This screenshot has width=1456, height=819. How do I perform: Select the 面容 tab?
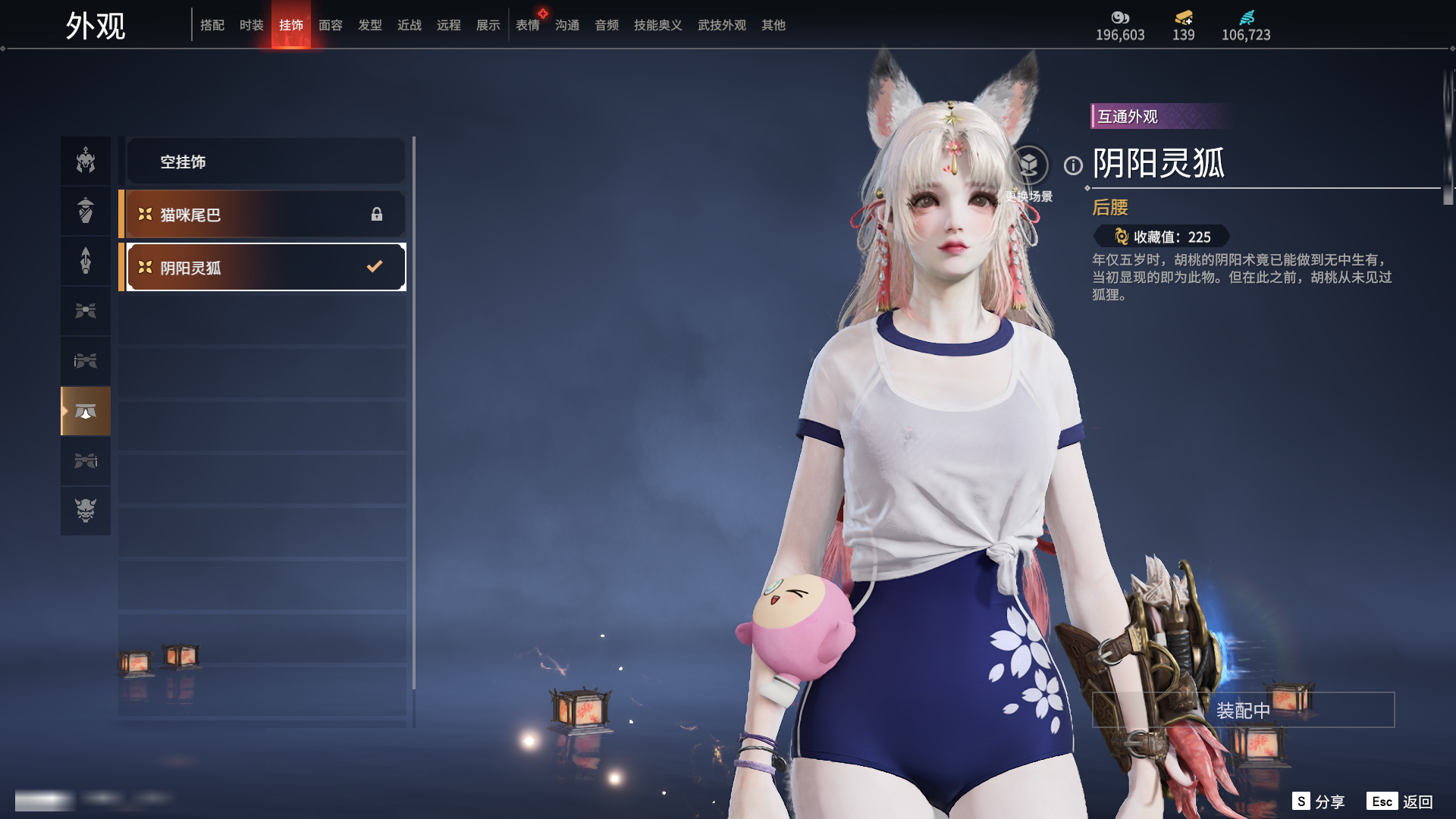click(x=331, y=25)
